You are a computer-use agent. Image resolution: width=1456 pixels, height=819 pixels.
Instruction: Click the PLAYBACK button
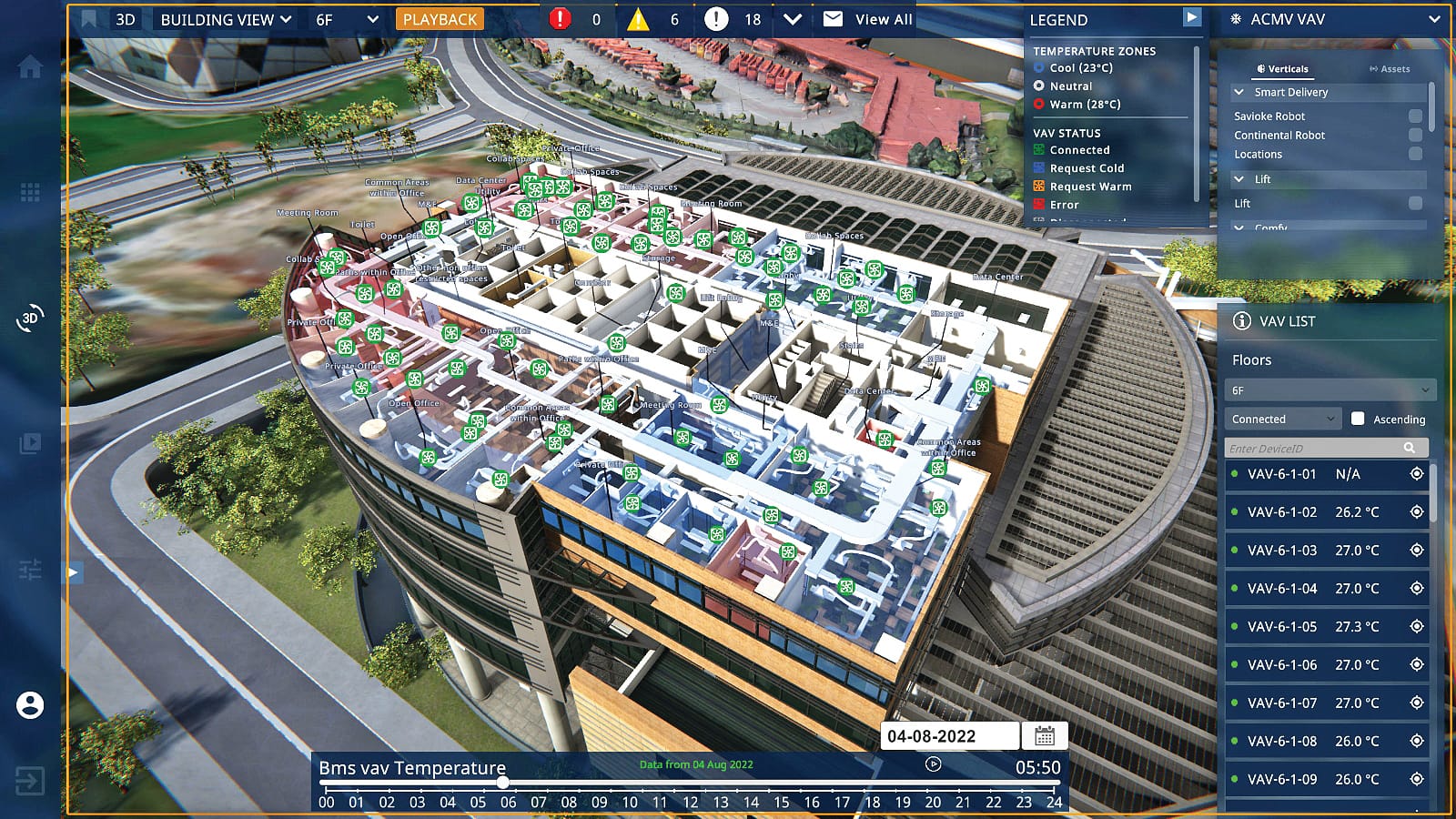coord(440,17)
